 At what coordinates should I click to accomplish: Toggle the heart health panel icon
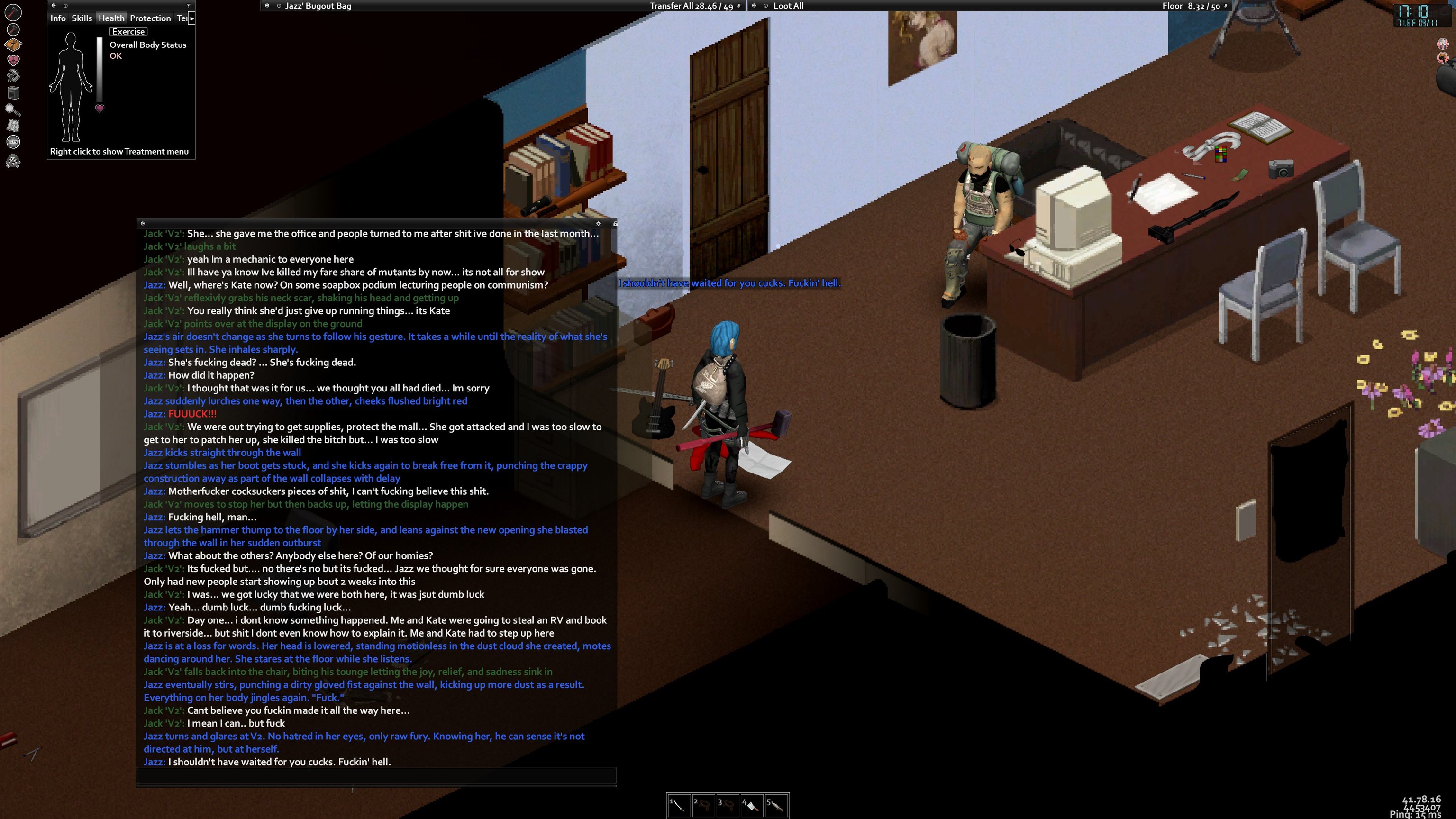(x=13, y=60)
